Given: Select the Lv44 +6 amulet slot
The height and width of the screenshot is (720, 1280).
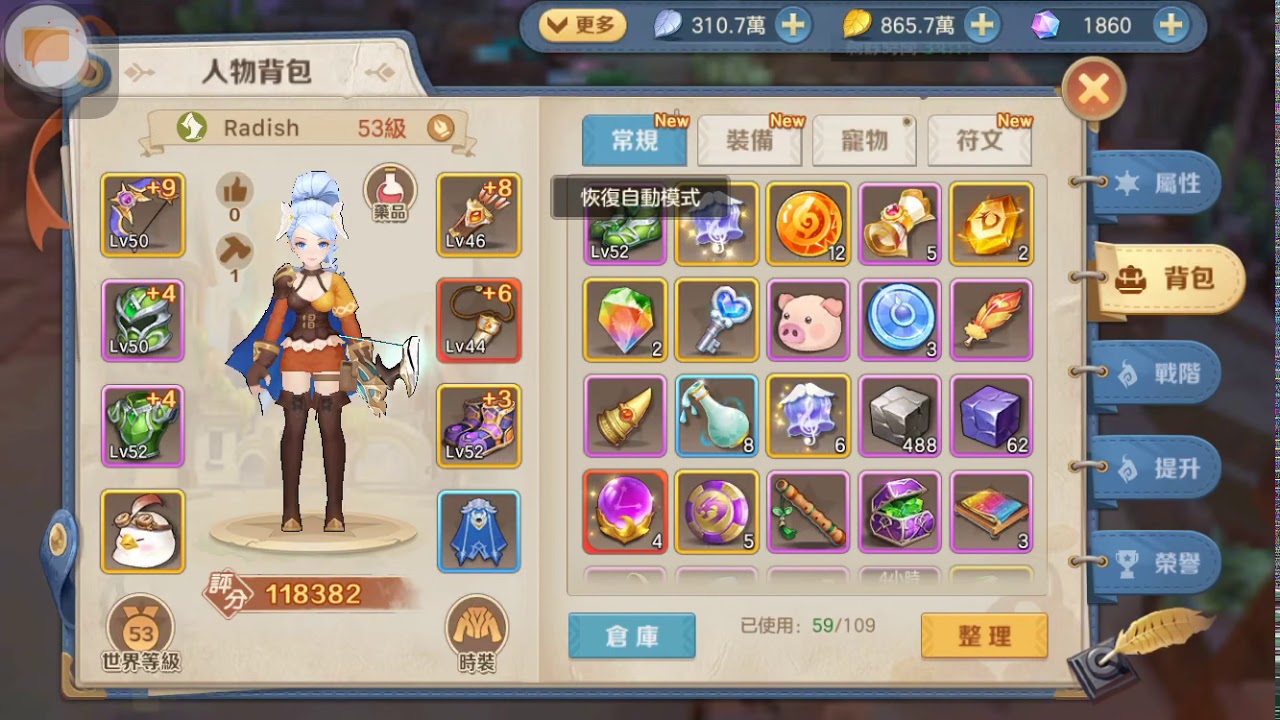Looking at the screenshot, I should point(478,318).
